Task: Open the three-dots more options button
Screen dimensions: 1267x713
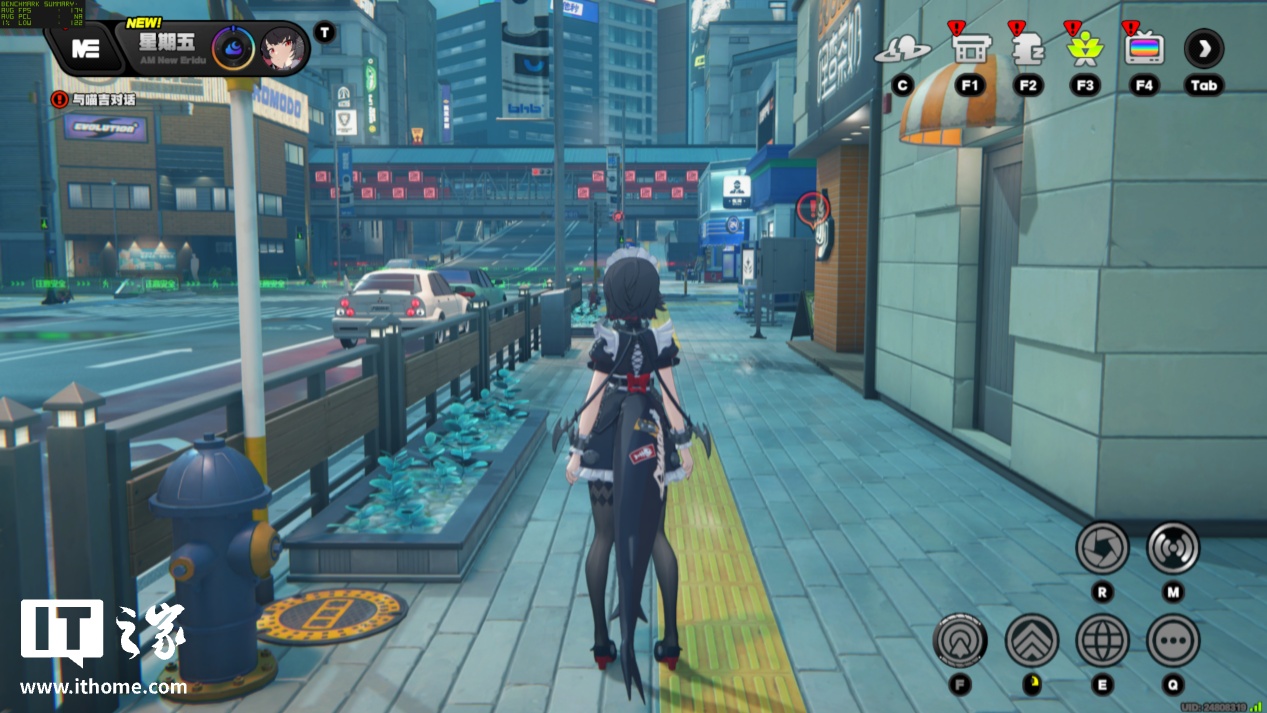Action: (x=1172, y=640)
